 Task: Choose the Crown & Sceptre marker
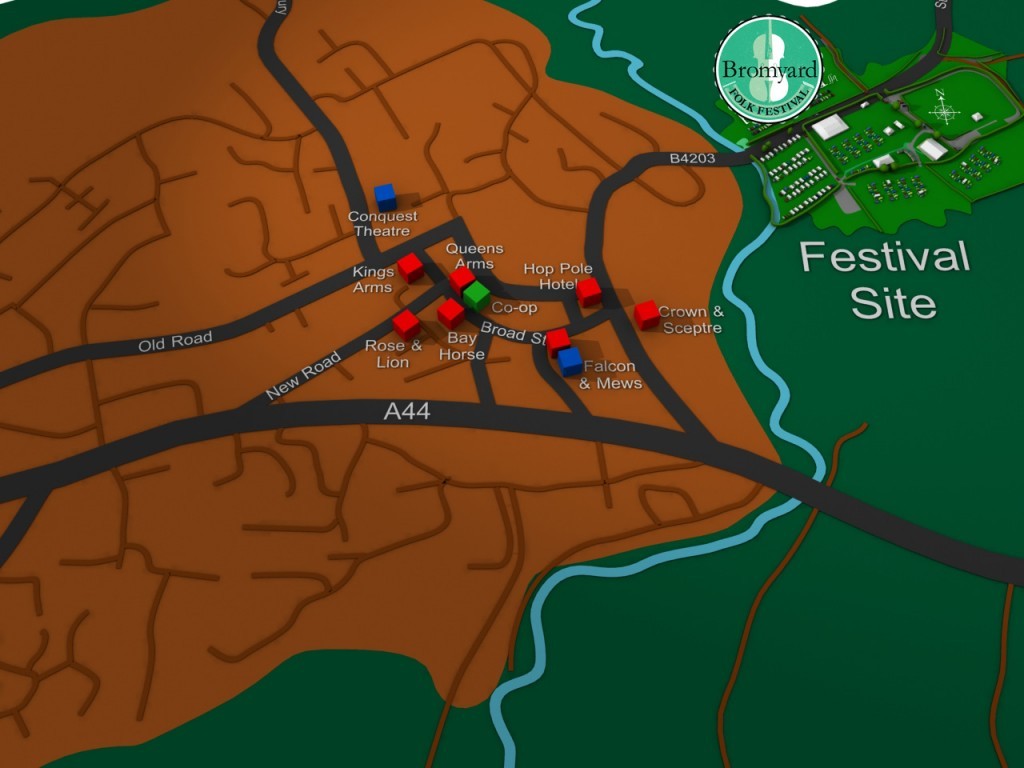click(x=646, y=314)
